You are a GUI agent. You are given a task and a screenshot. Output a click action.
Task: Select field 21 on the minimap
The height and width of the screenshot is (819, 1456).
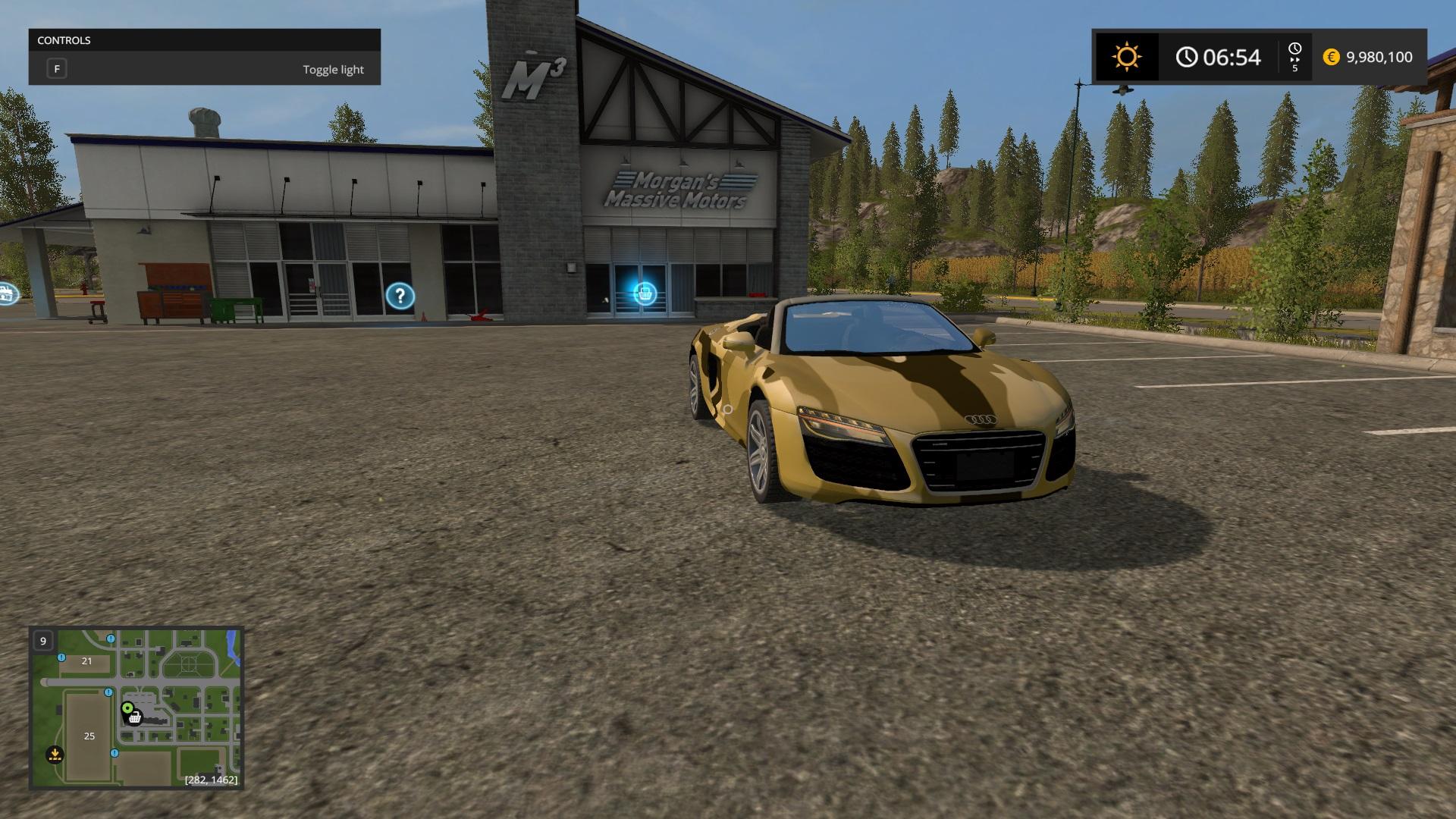click(86, 661)
